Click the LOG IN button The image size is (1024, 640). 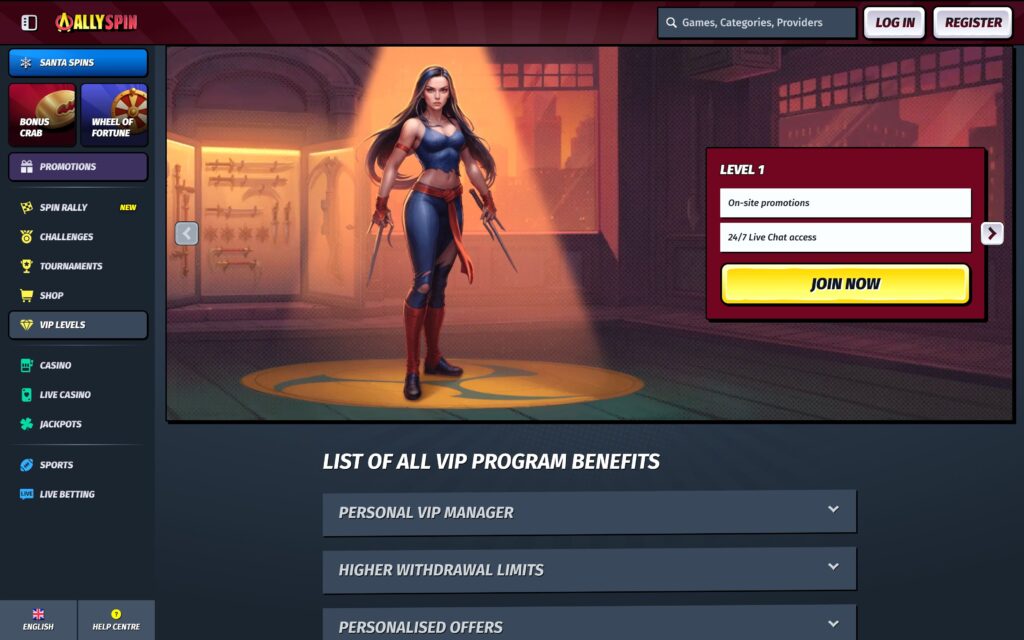click(x=894, y=22)
